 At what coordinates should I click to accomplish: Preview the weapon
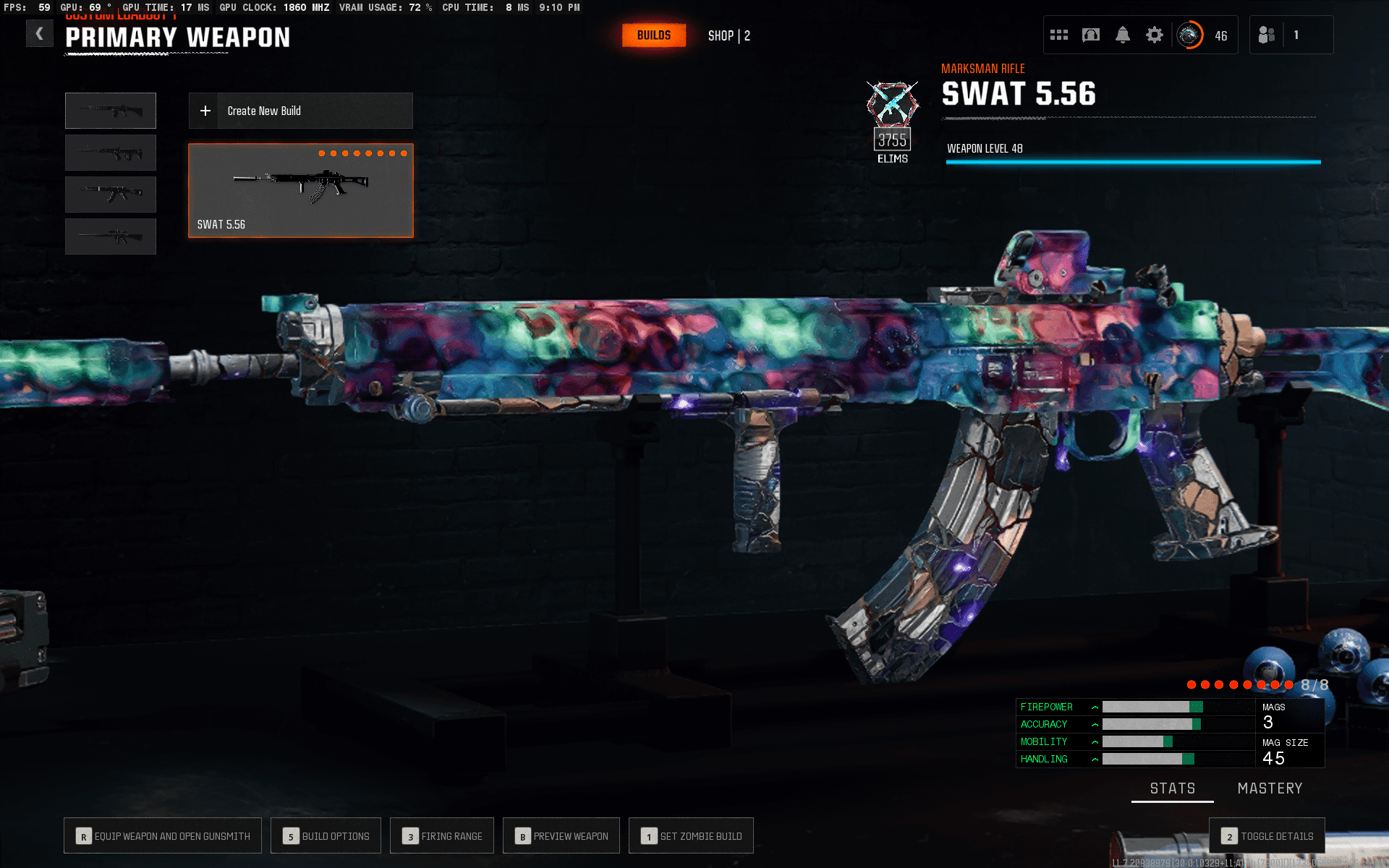[x=561, y=836]
